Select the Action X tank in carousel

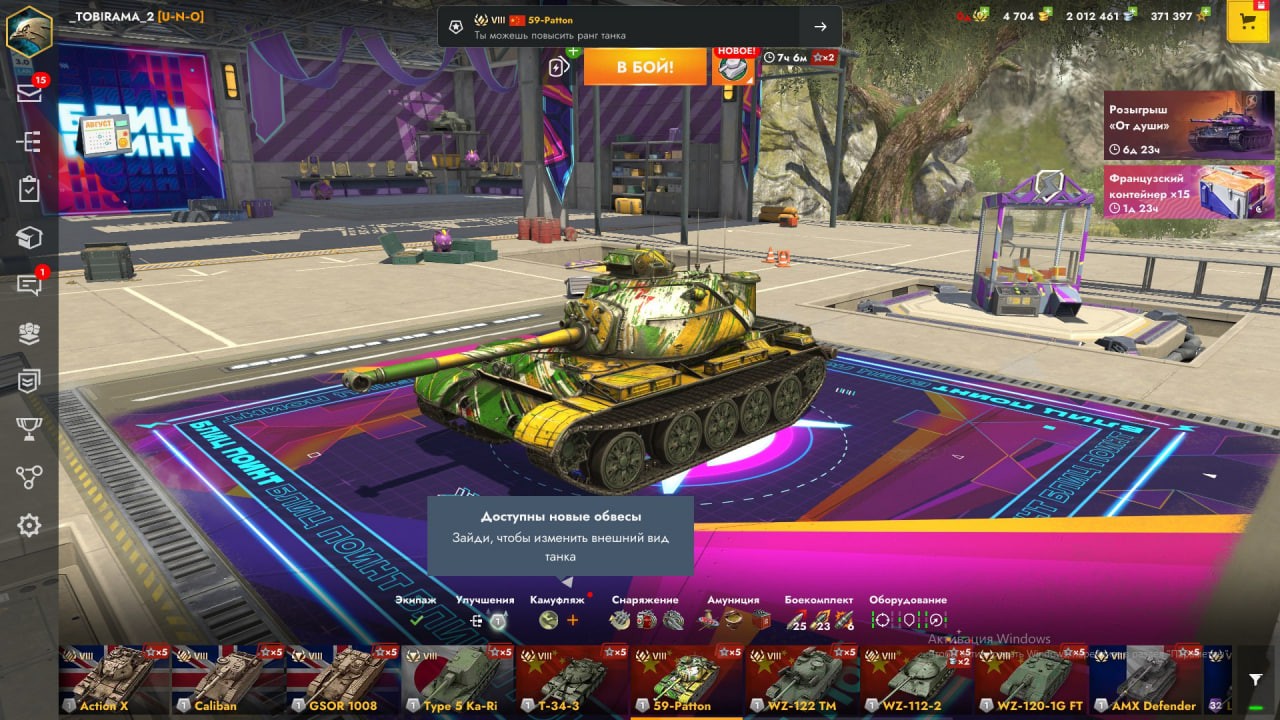coord(114,680)
